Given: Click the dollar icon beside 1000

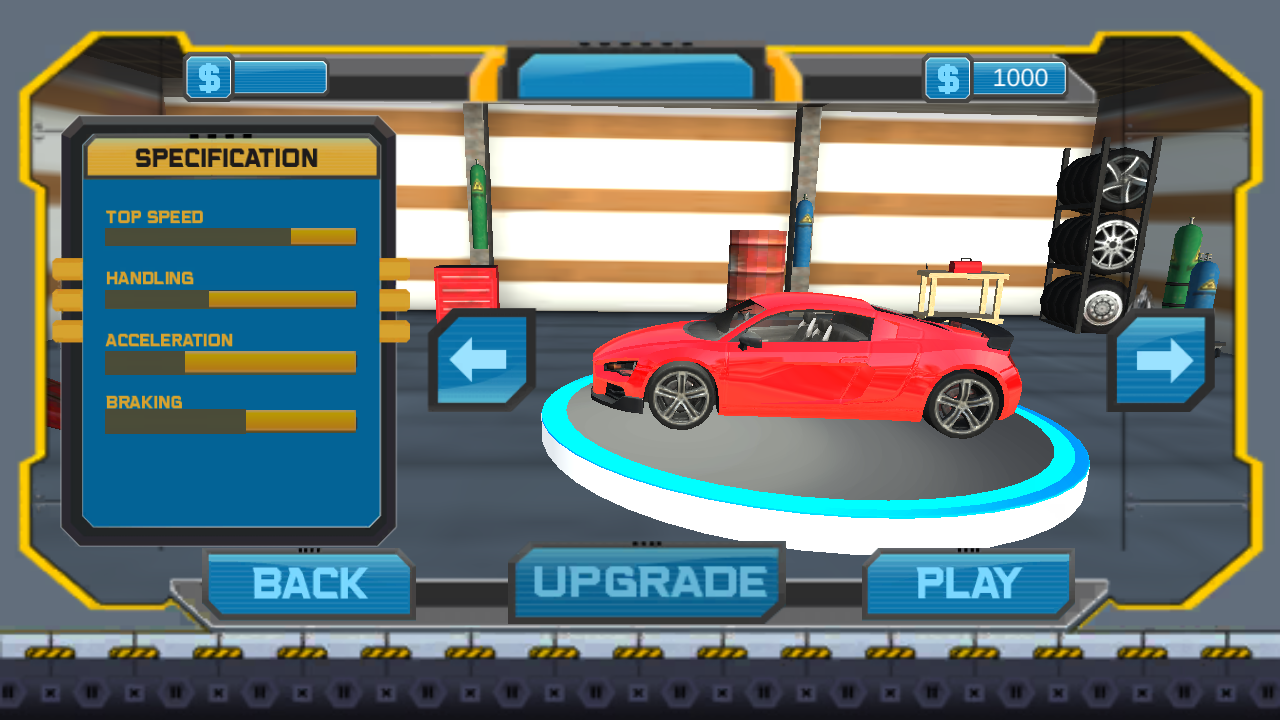Looking at the screenshot, I should pos(948,78).
